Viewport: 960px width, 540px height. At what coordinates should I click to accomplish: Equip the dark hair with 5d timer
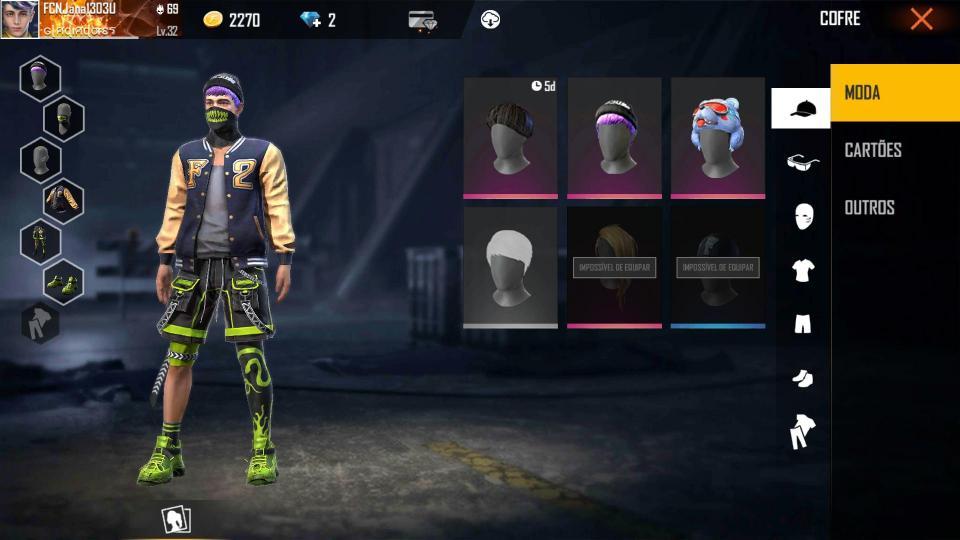[x=510, y=137]
